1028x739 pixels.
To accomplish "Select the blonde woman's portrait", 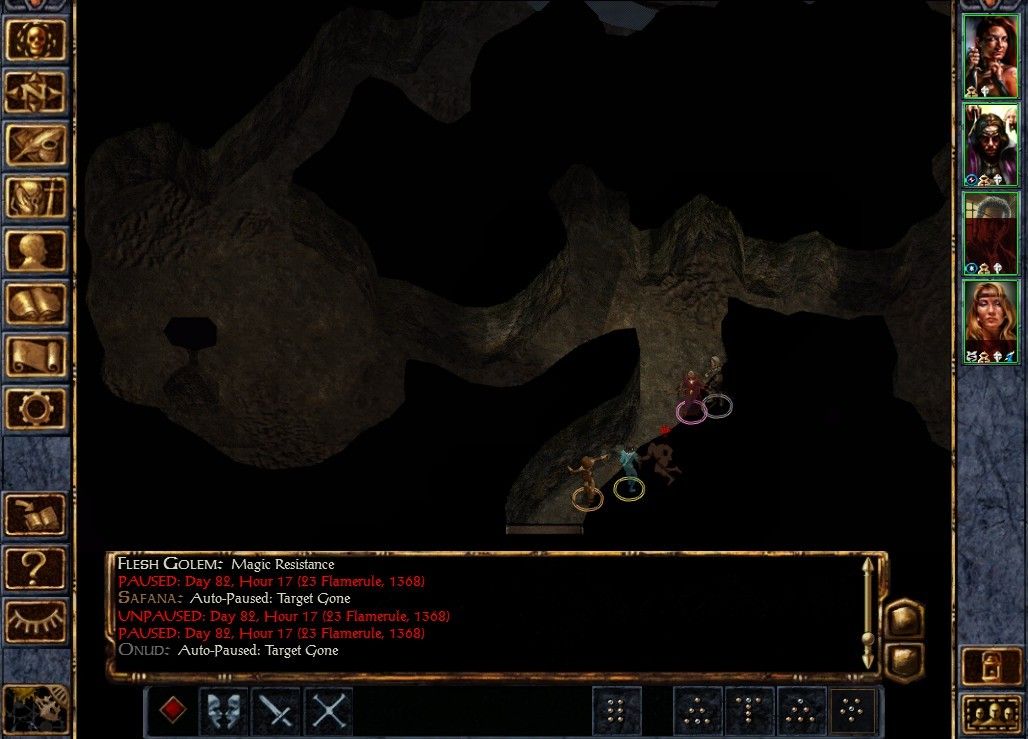I will point(990,321).
